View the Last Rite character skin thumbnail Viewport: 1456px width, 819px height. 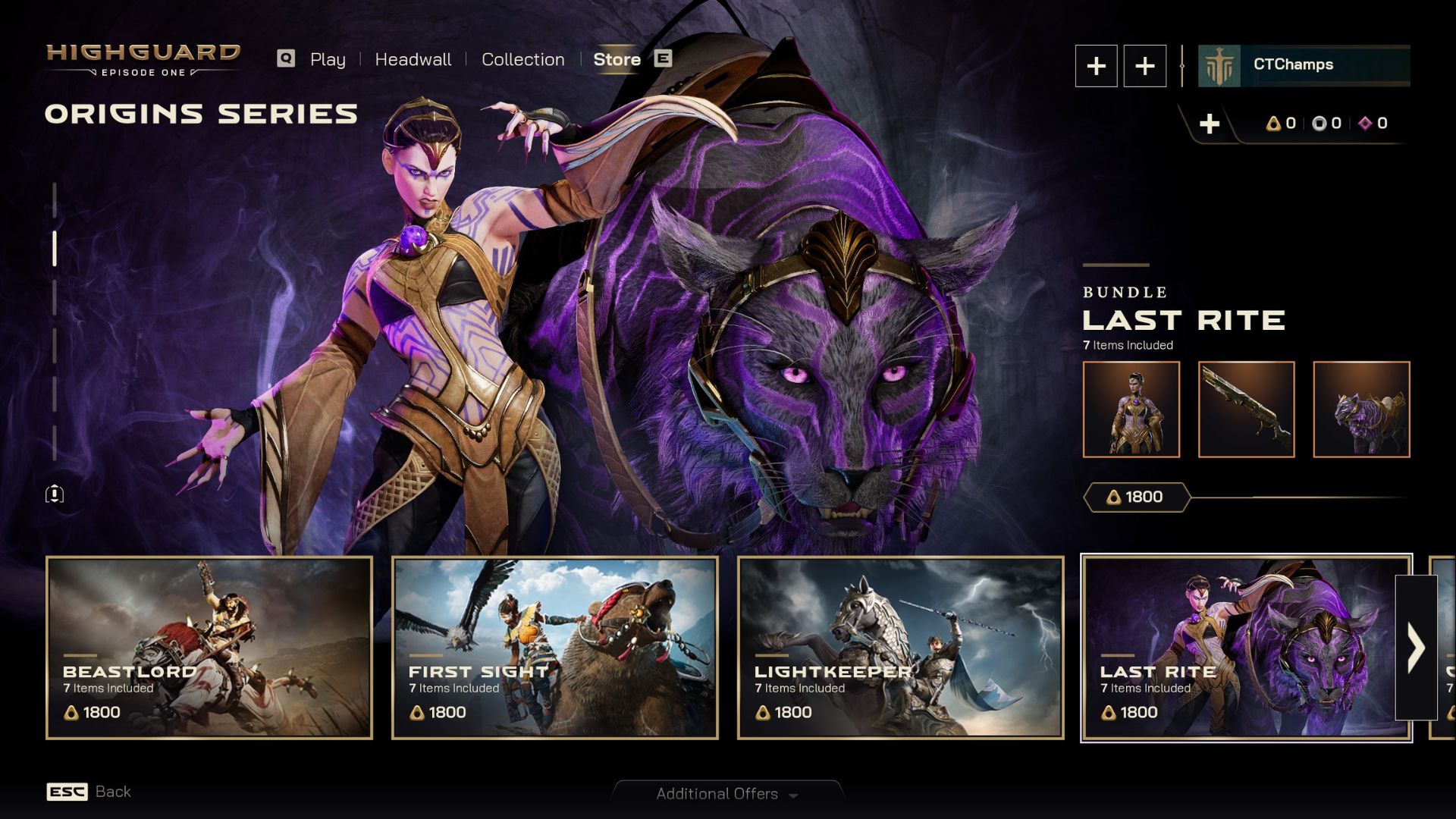point(1131,409)
